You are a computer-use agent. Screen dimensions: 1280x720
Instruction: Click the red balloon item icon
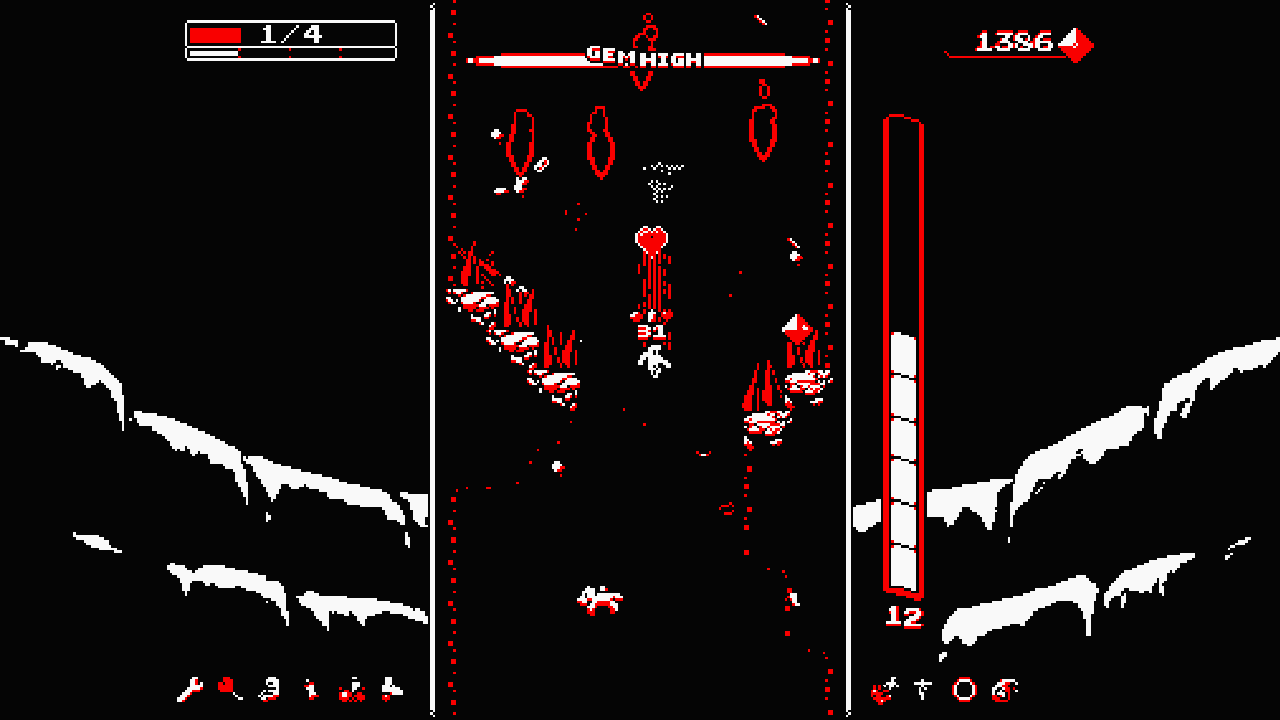tap(228, 686)
